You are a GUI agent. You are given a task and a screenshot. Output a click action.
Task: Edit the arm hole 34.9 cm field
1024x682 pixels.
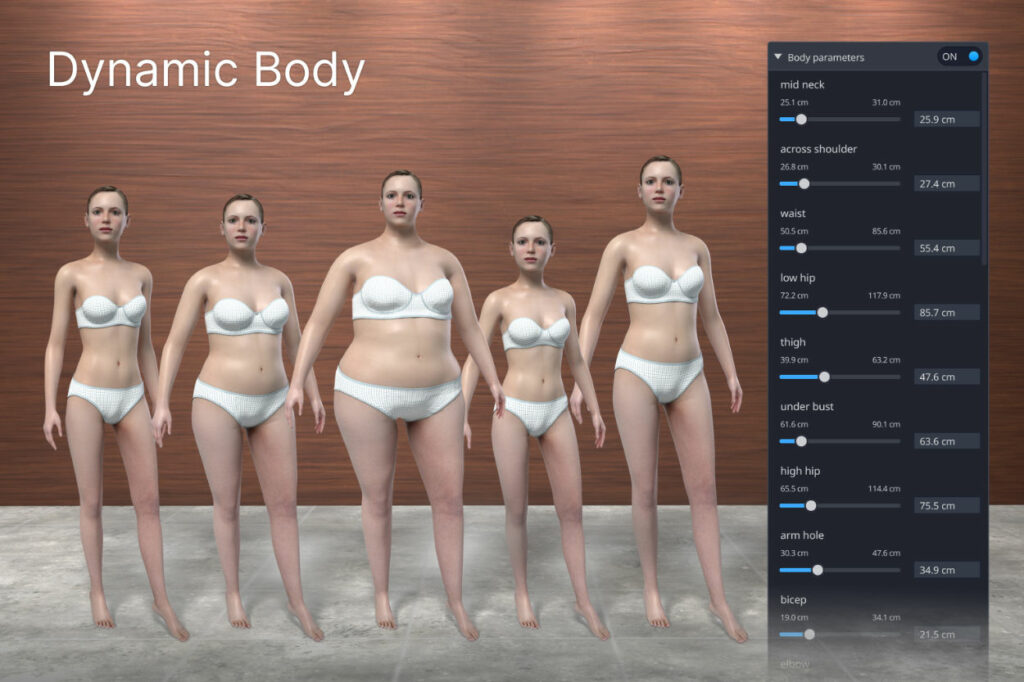click(x=946, y=570)
